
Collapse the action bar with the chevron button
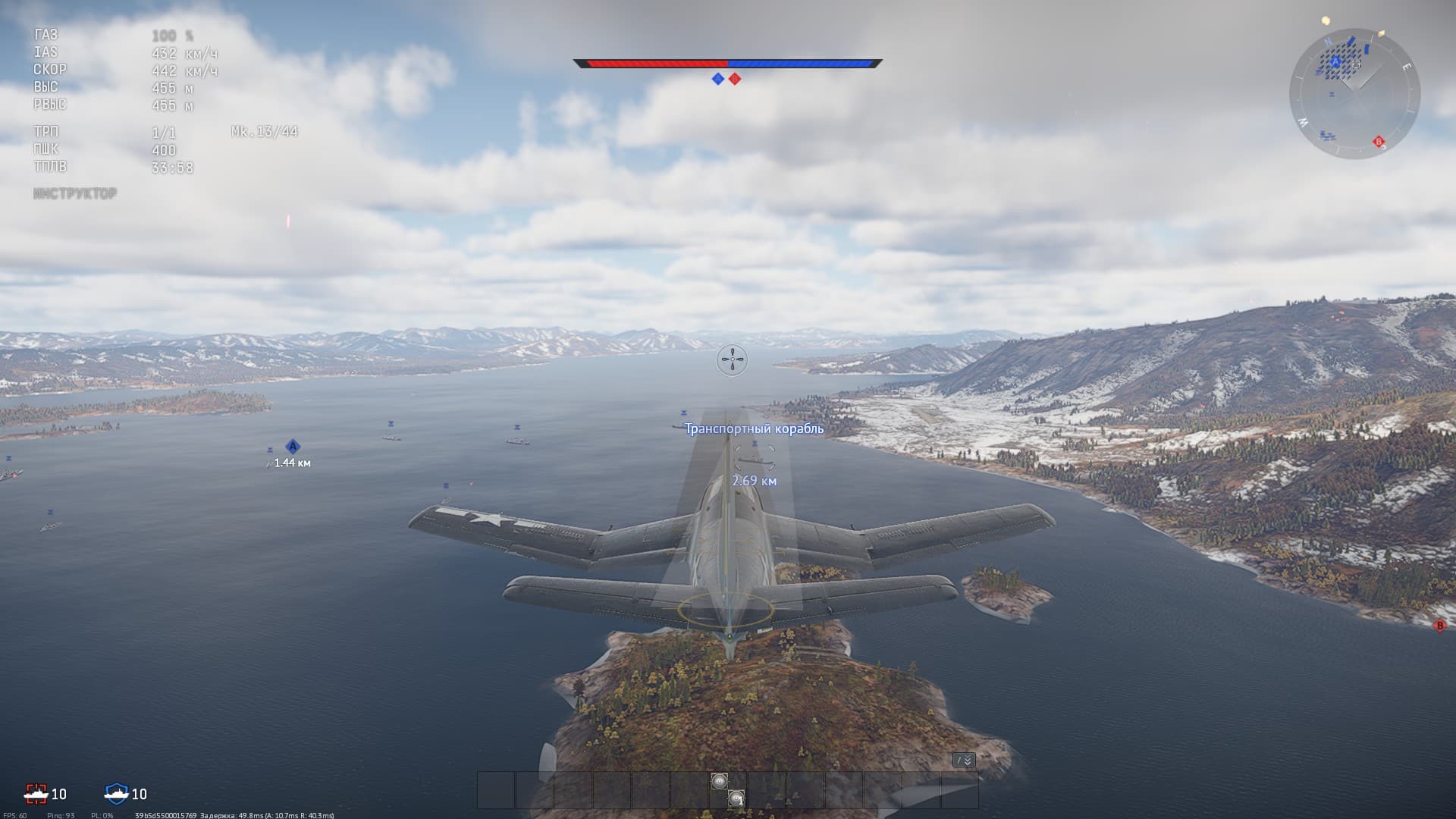tap(964, 760)
